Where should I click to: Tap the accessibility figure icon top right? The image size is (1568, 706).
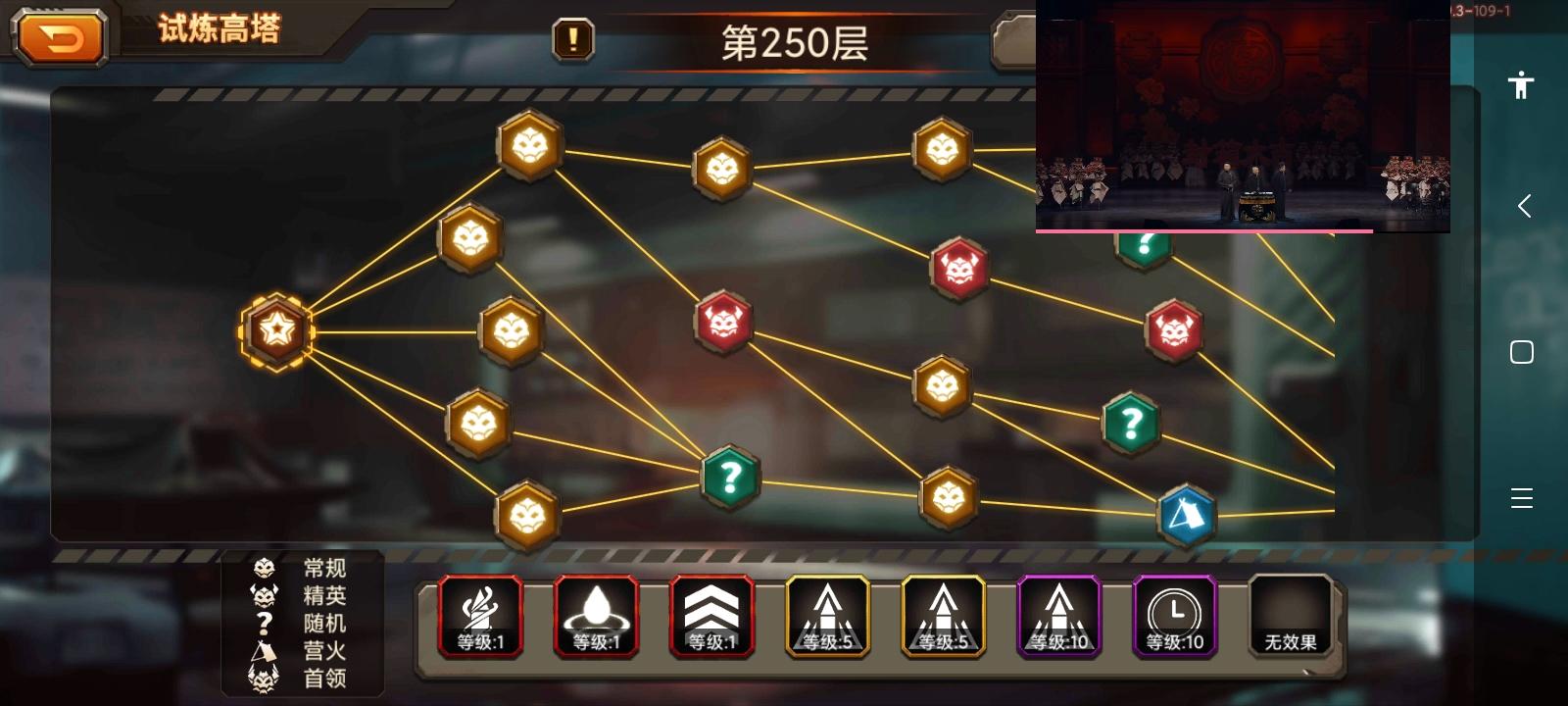pyautogui.click(x=1521, y=85)
